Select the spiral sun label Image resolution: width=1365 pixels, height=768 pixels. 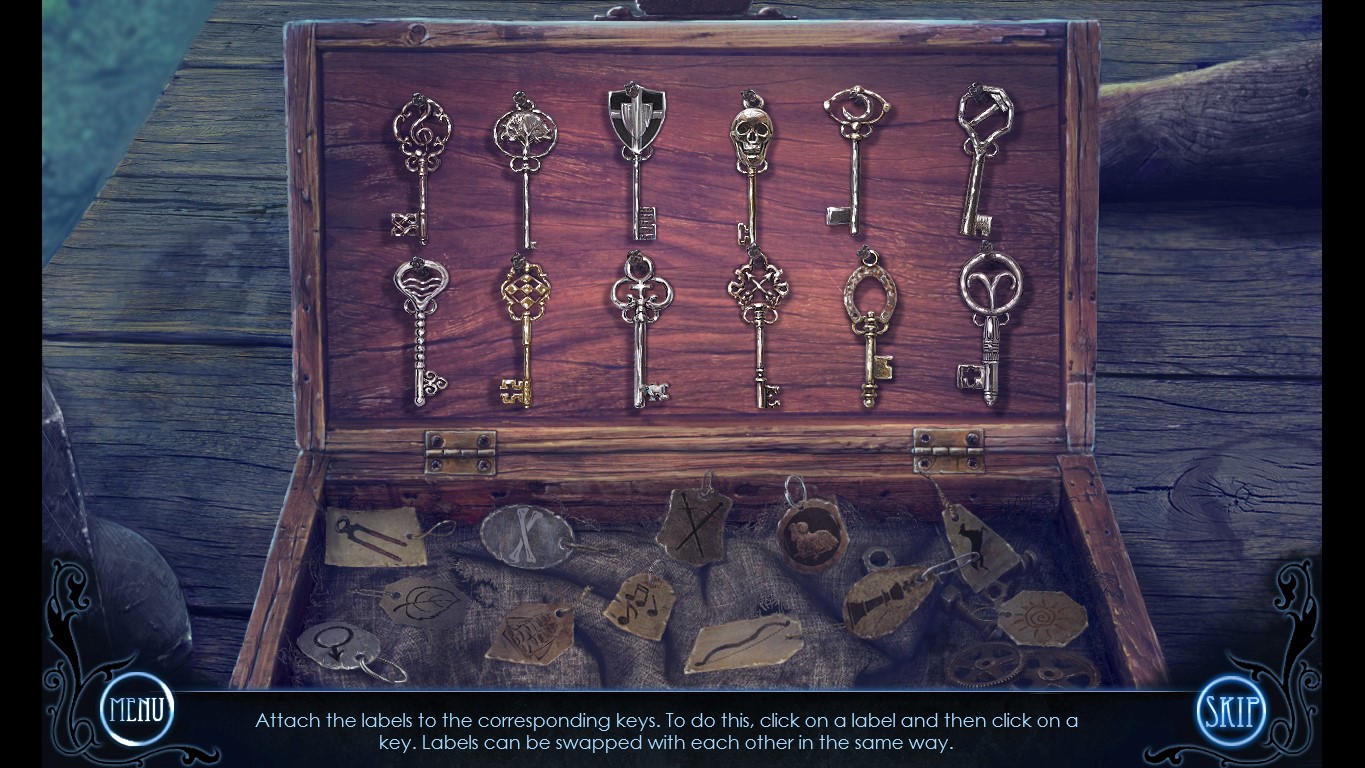coord(1041,618)
